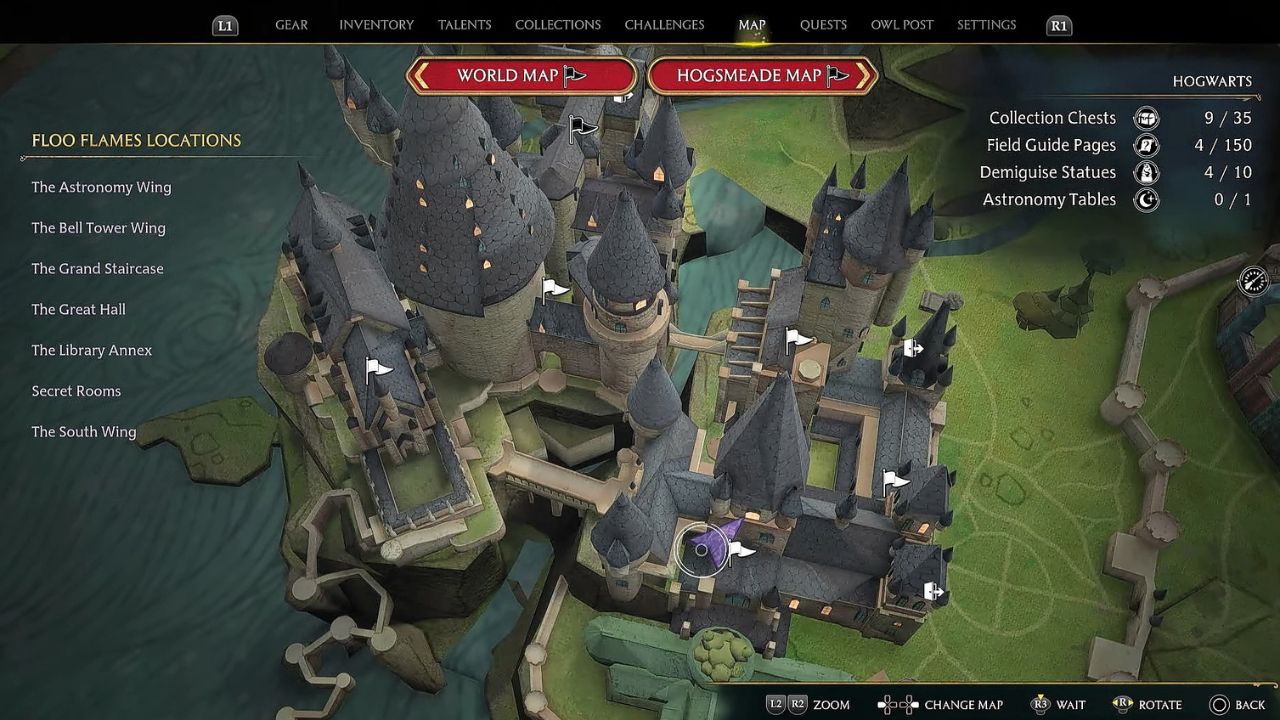Open the Quests tab
The height and width of the screenshot is (720, 1280).
pyautogui.click(x=823, y=25)
